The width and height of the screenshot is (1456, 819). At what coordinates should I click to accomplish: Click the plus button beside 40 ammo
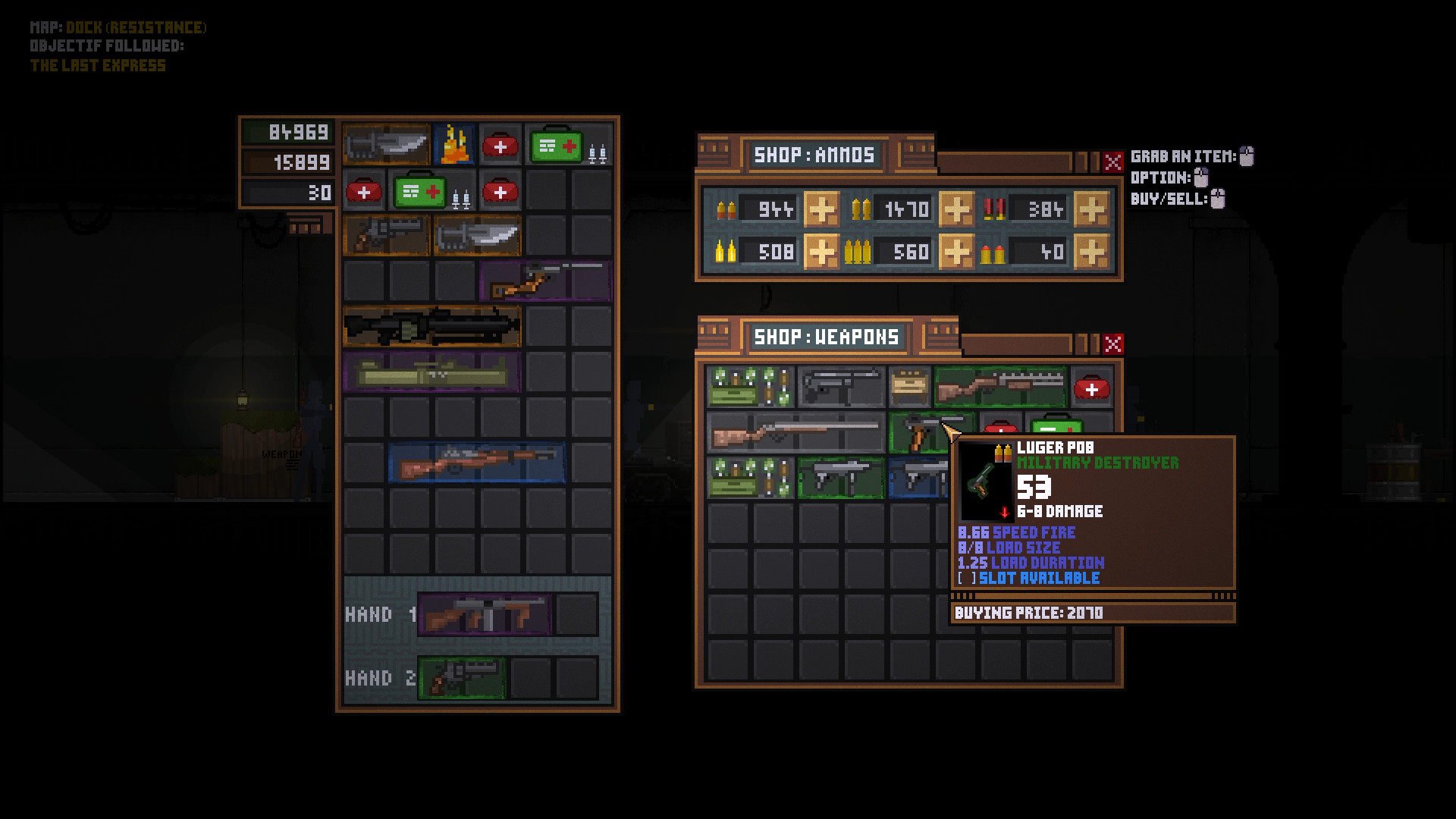1091,251
